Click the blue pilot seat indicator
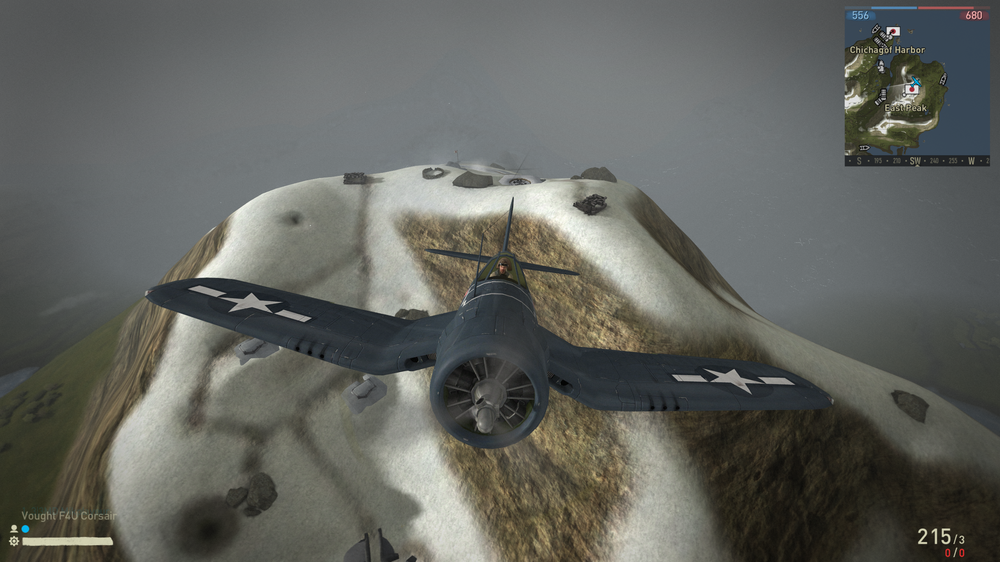1000x562 pixels. 25,528
